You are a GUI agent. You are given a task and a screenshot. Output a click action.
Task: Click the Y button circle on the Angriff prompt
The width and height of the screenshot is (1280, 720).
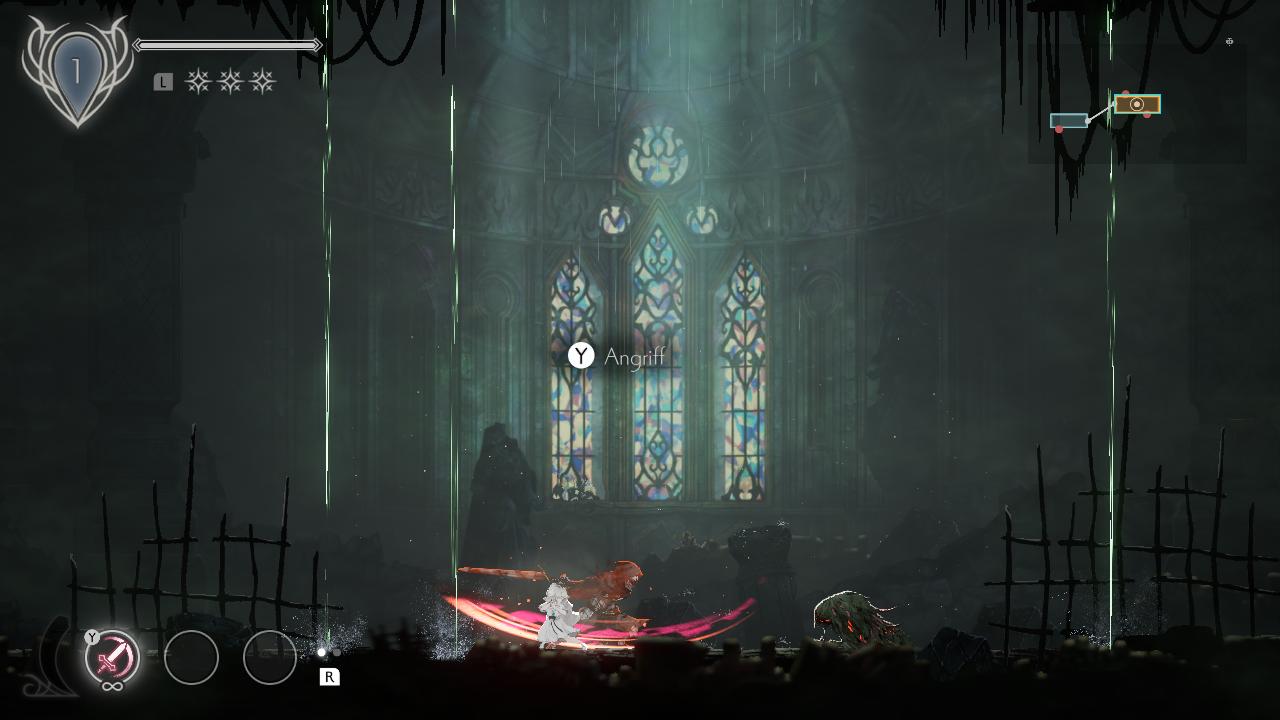coord(581,355)
